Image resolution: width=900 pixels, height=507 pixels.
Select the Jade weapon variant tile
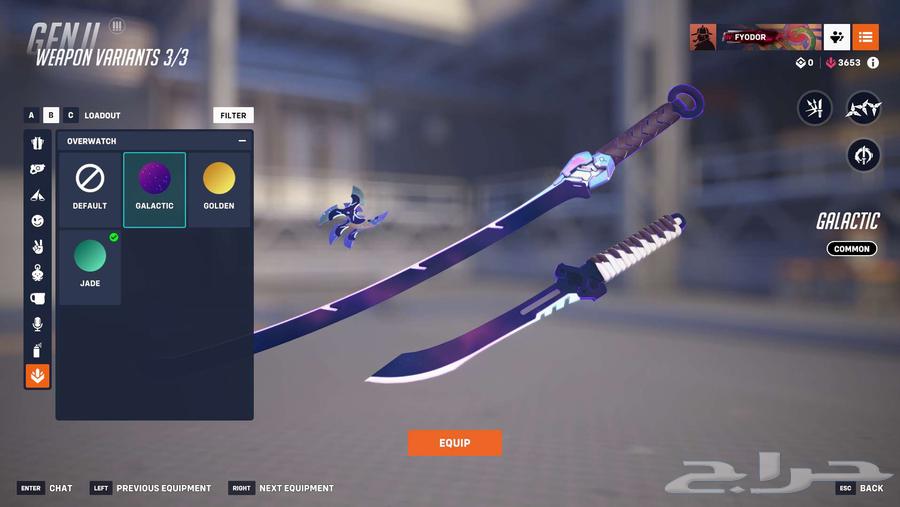[x=90, y=266]
